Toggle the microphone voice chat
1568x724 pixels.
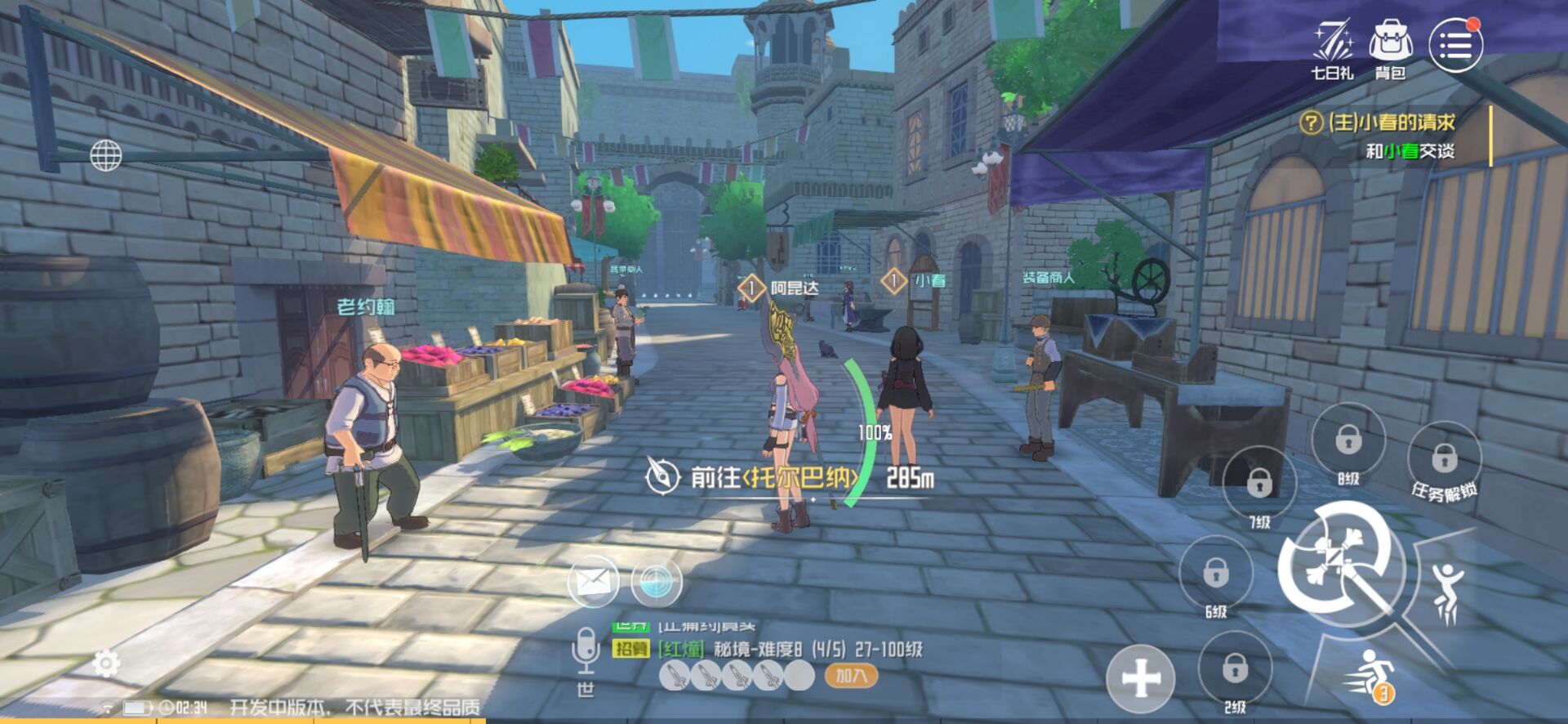pos(585,651)
